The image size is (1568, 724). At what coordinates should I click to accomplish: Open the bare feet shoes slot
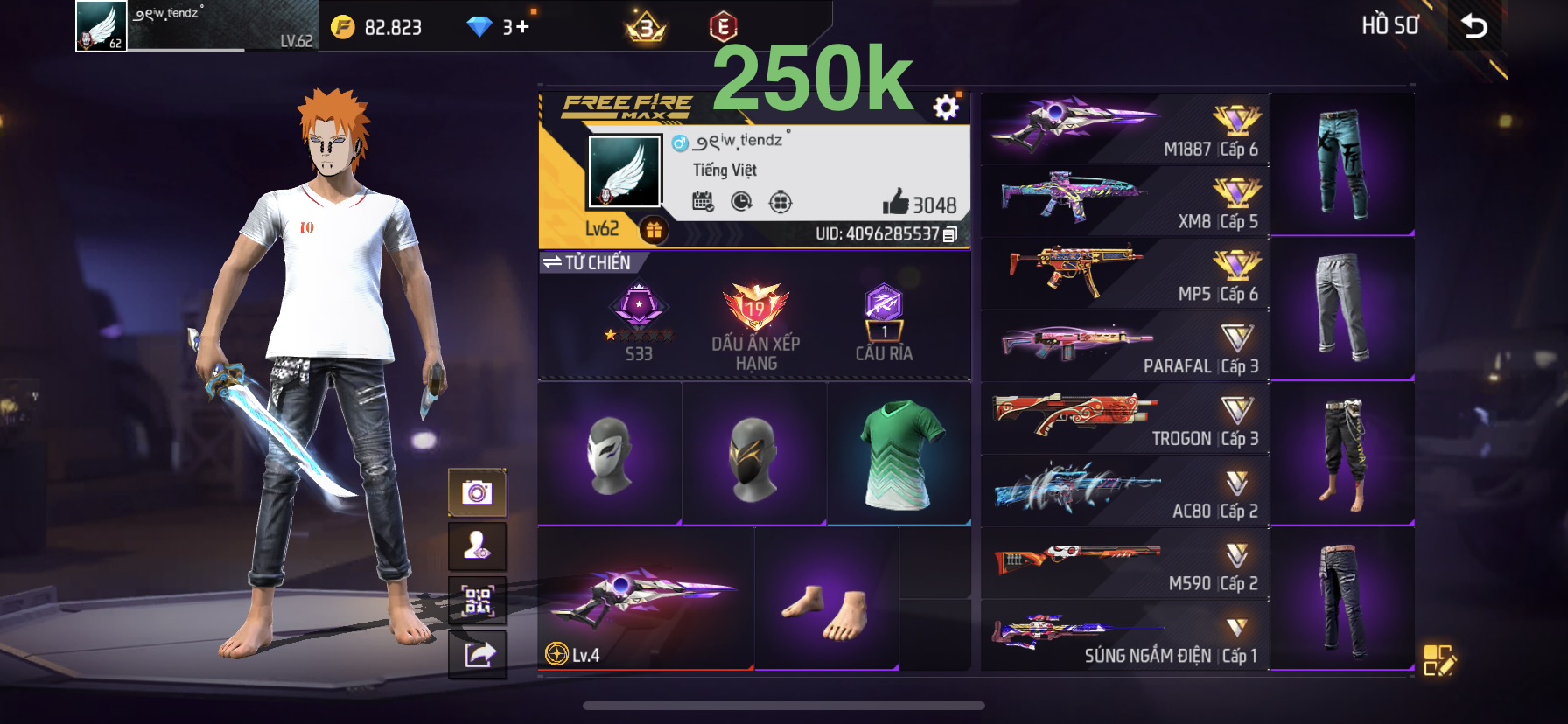(827, 599)
